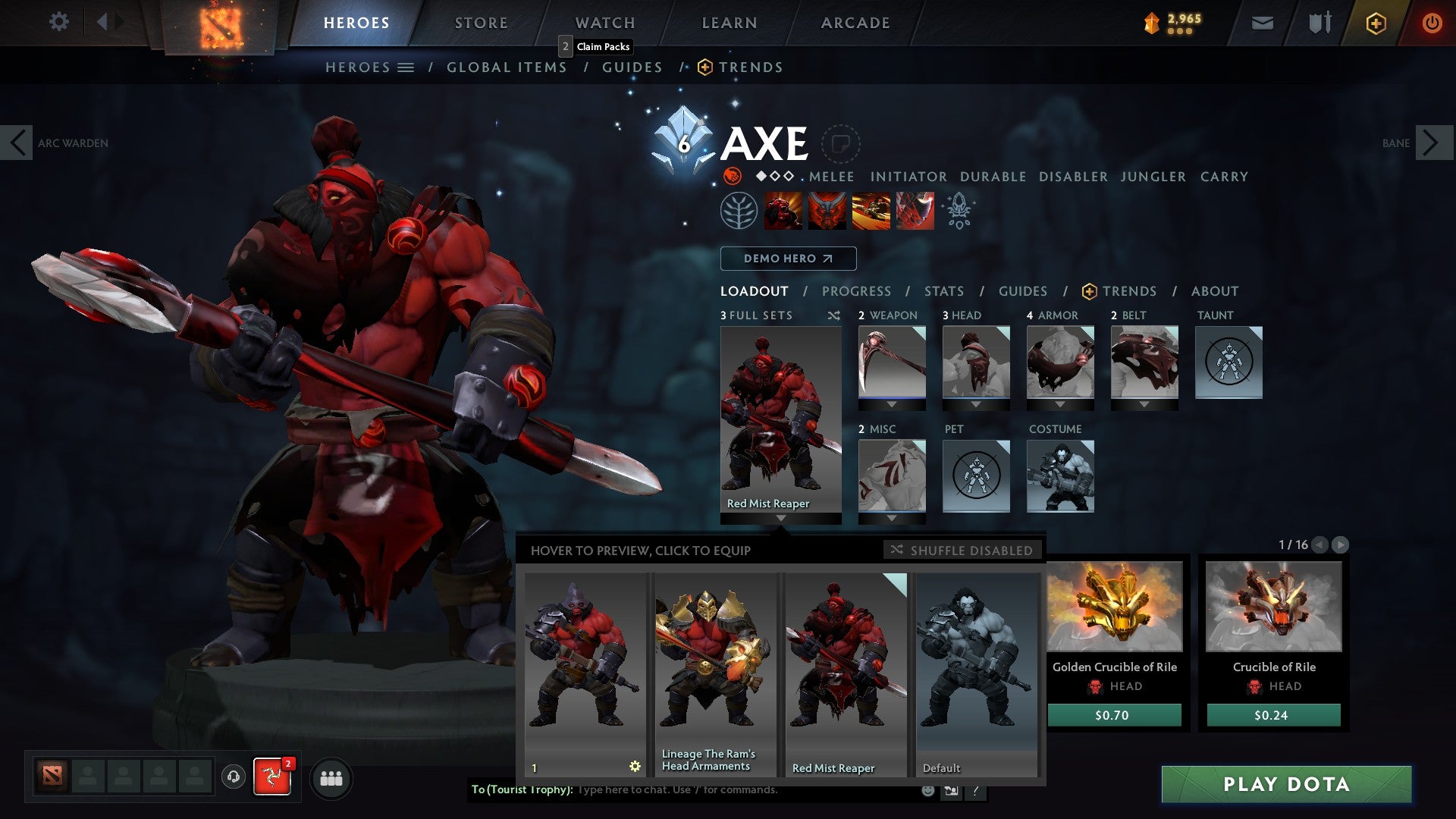Image resolution: width=1456 pixels, height=819 pixels.
Task: Expand the heroes hamburger menu
Action: coord(405,67)
